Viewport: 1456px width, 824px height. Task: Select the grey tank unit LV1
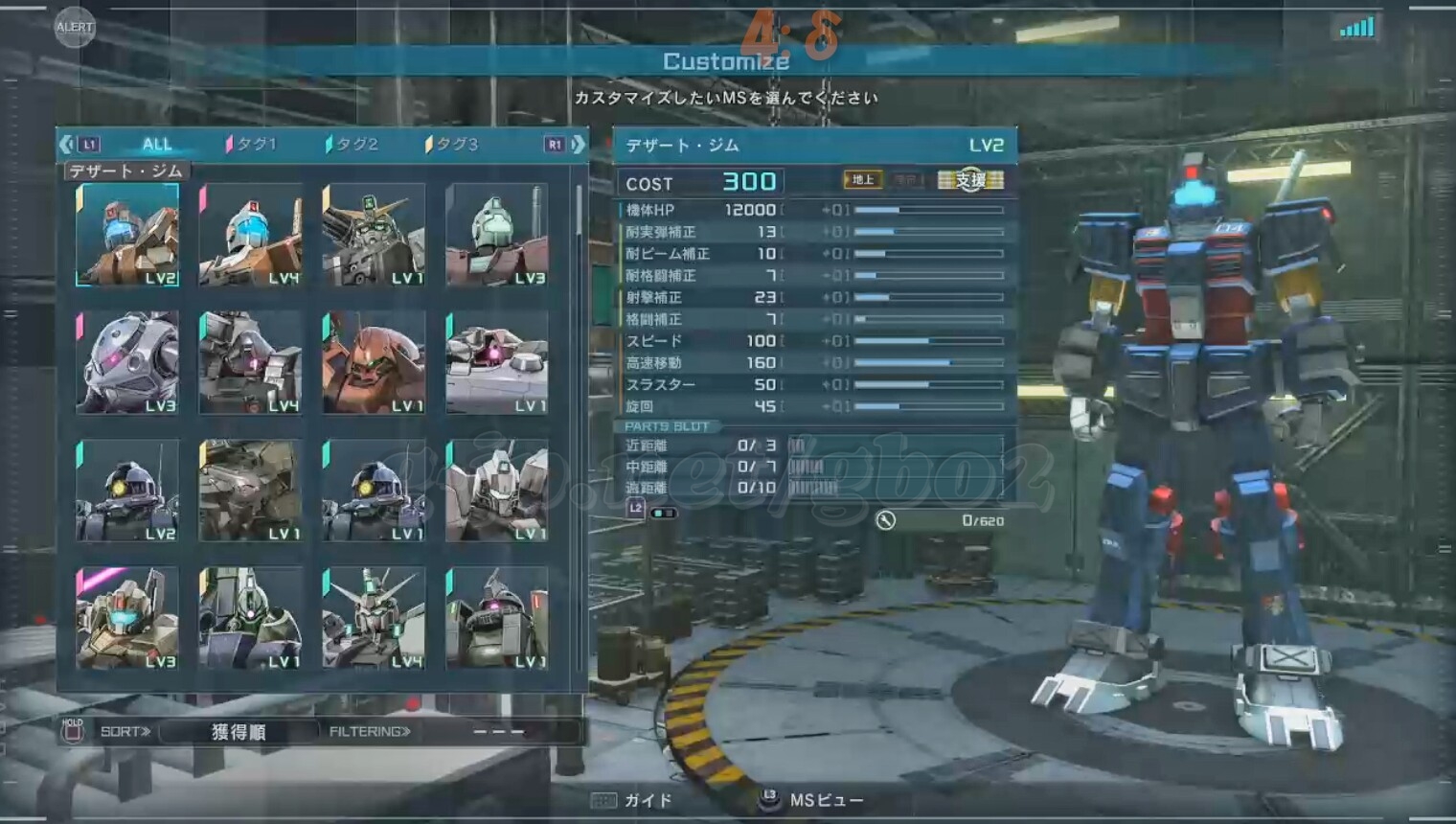pos(496,362)
